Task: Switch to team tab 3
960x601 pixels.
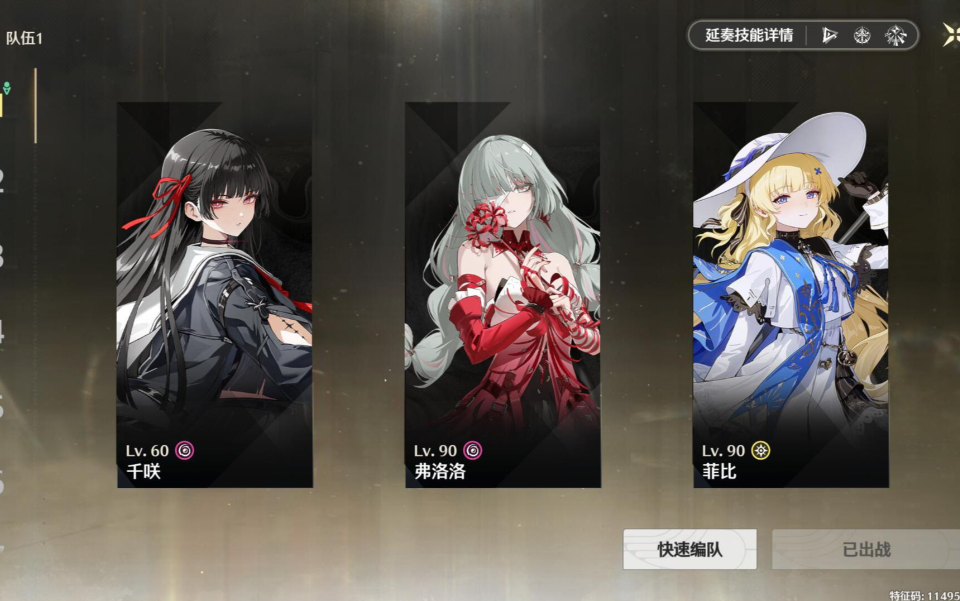Action: click(3, 256)
